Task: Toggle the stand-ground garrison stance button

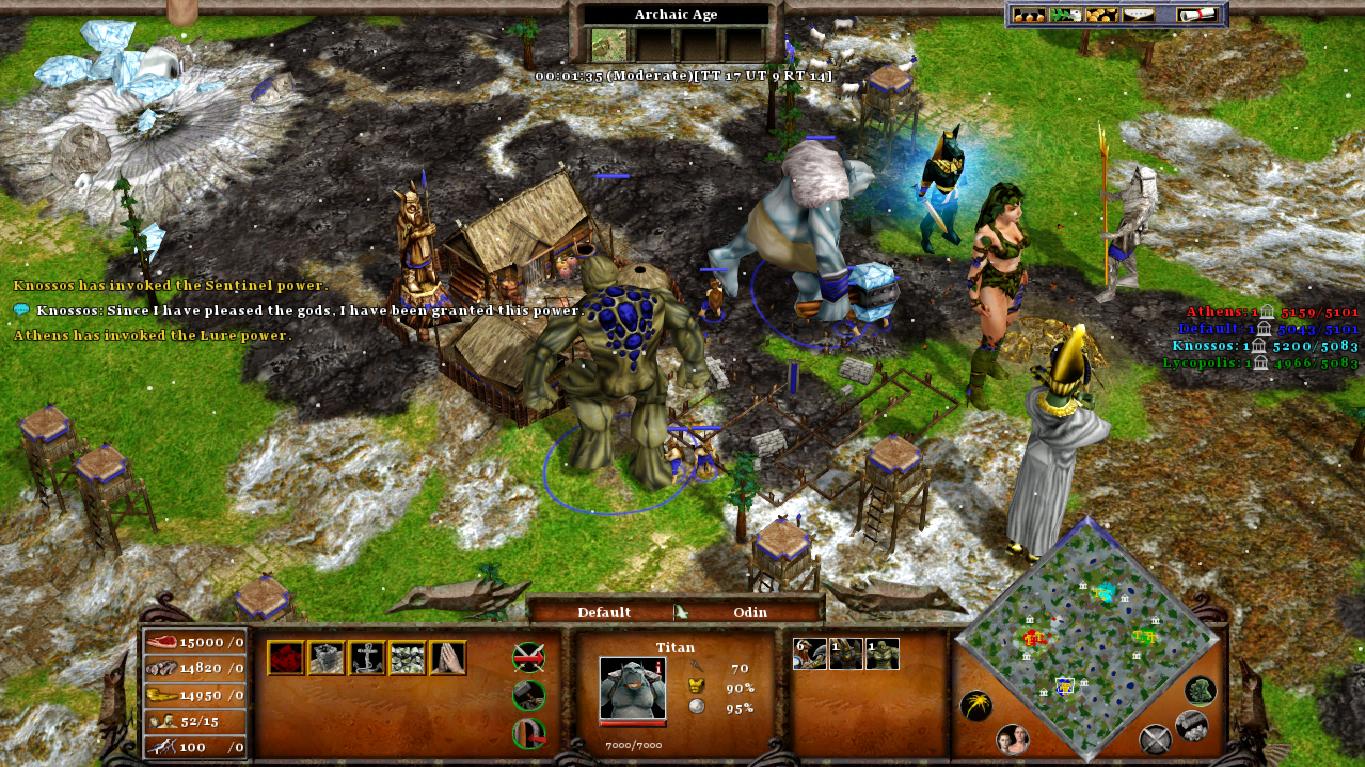Action: 529,733
